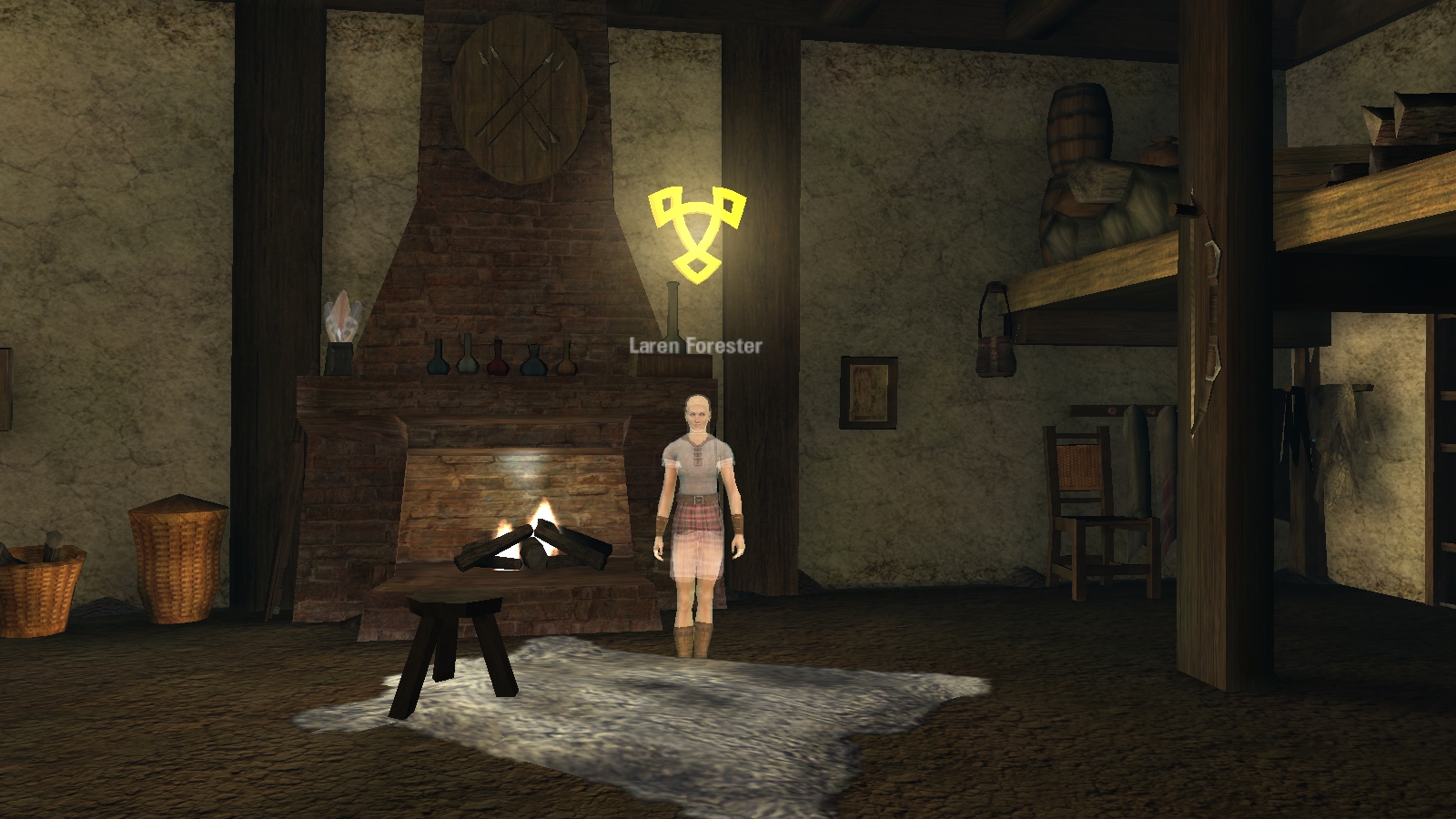Viewport: 1456px width, 819px height.
Task: Select the Laren Forester nameplate
Action: (695, 346)
